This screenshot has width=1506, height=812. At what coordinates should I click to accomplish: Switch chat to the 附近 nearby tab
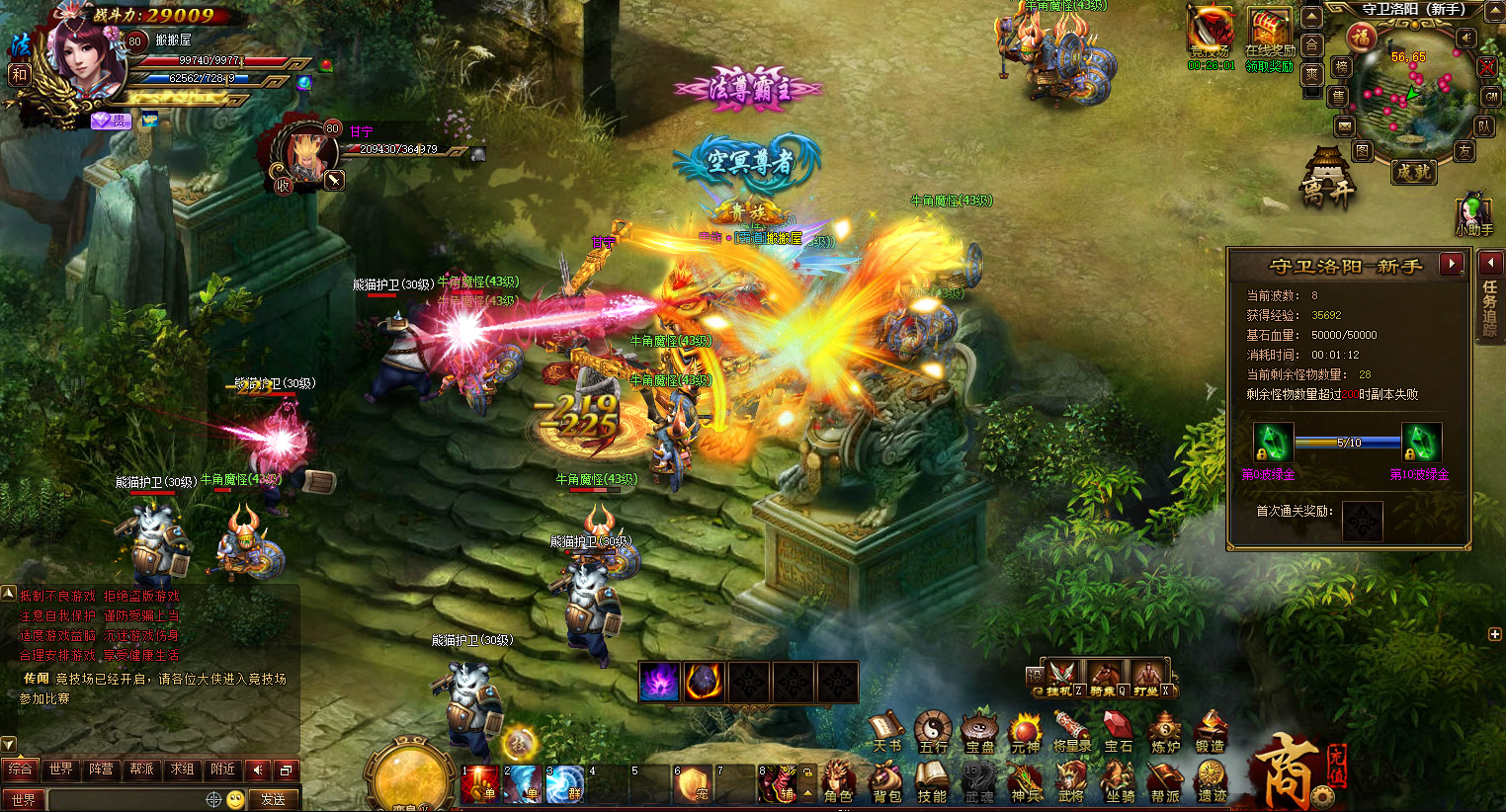pyautogui.click(x=222, y=769)
